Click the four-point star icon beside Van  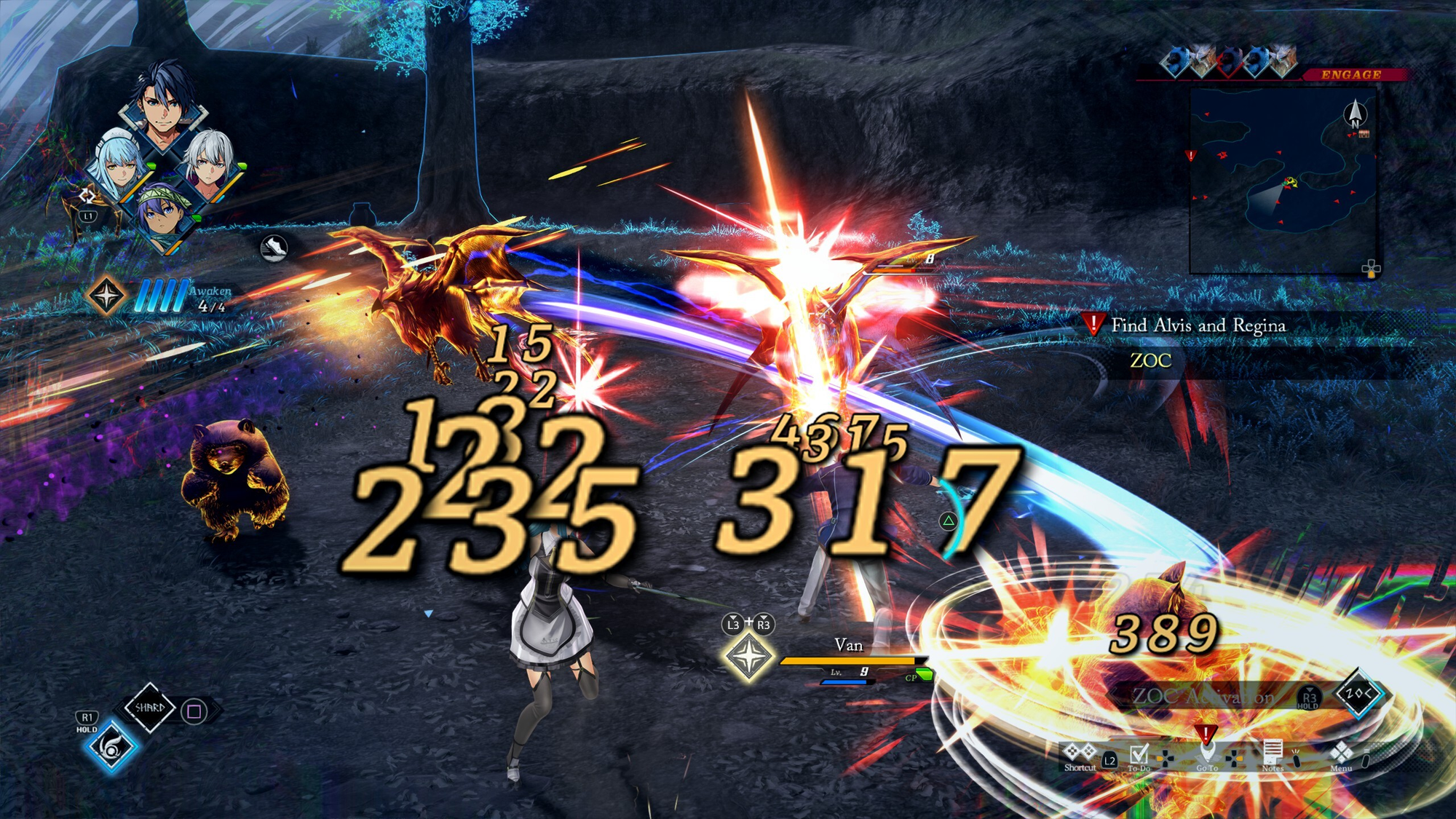point(748,656)
